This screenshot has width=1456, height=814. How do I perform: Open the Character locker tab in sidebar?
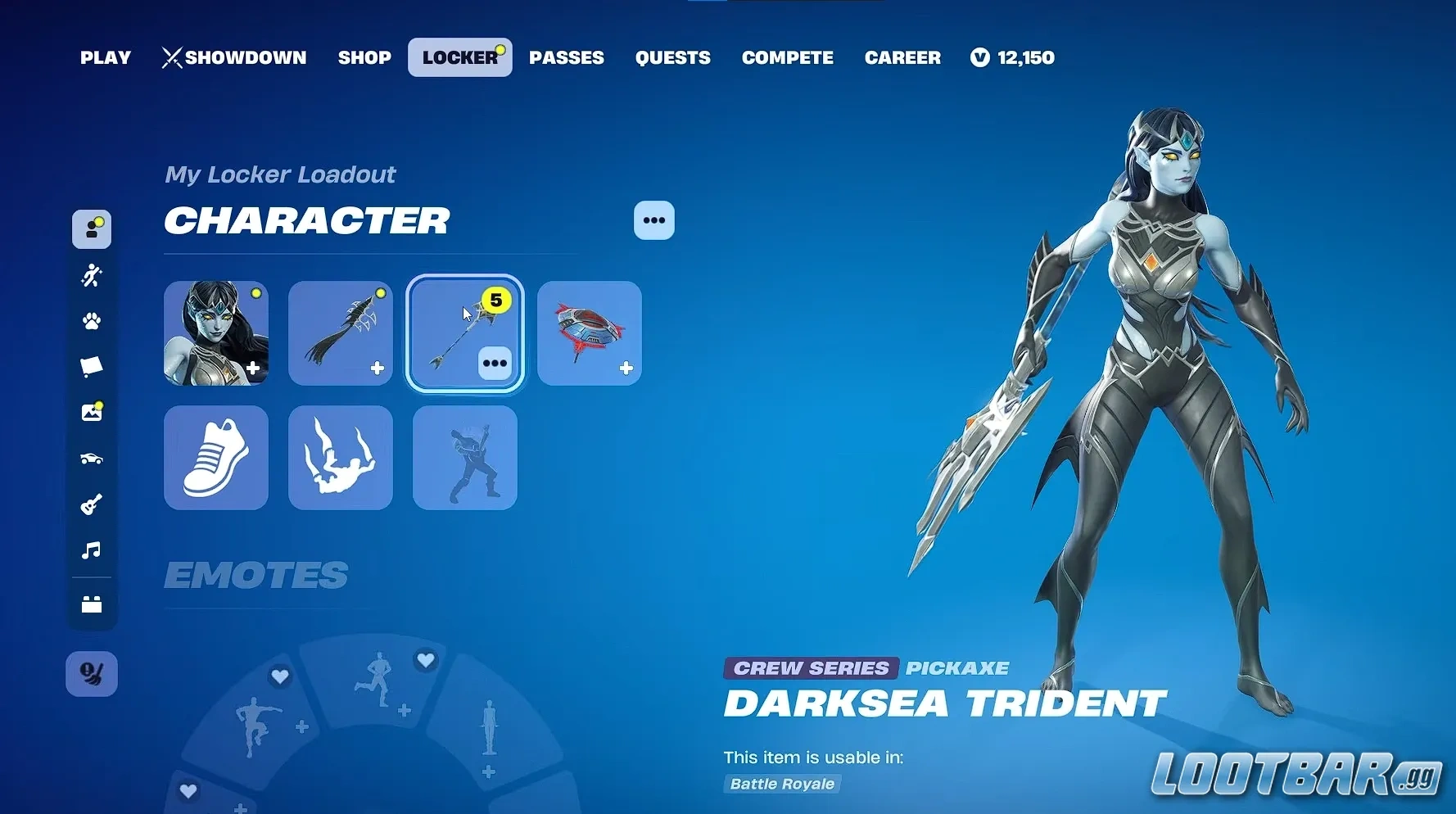(x=92, y=230)
